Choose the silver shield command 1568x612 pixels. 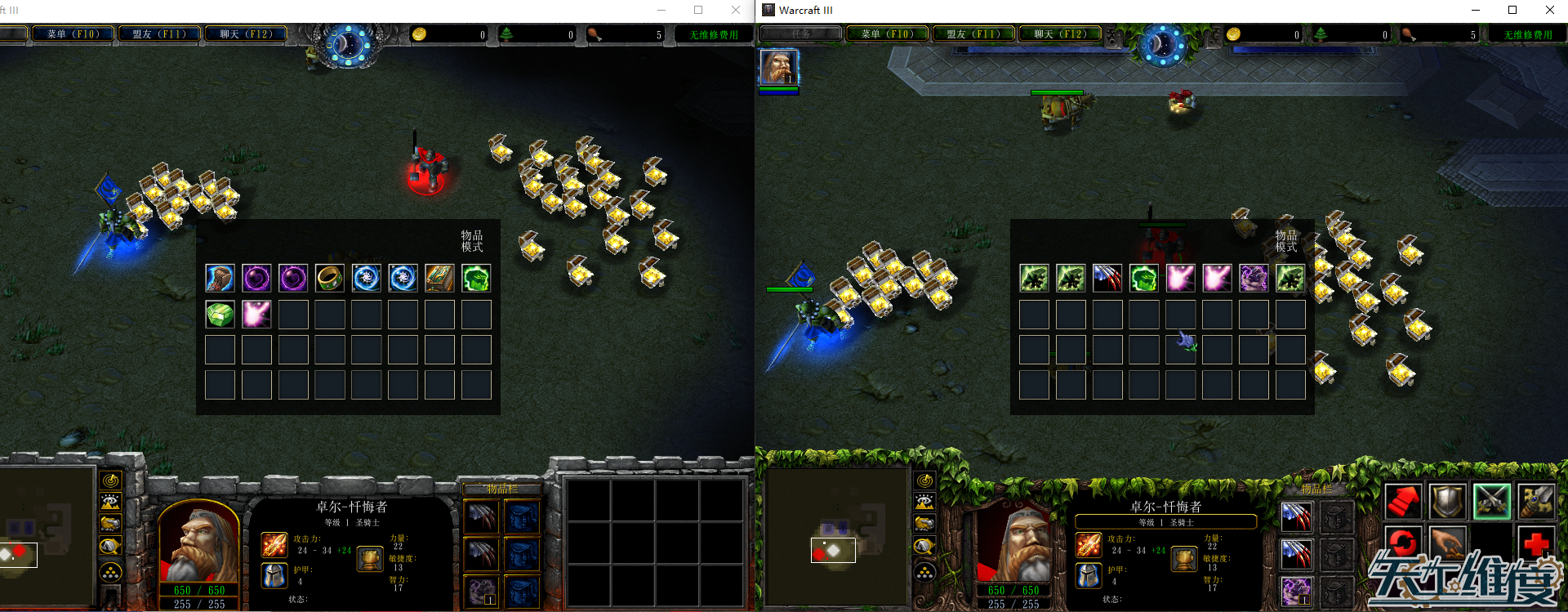pyautogui.click(x=1446, y=501)
